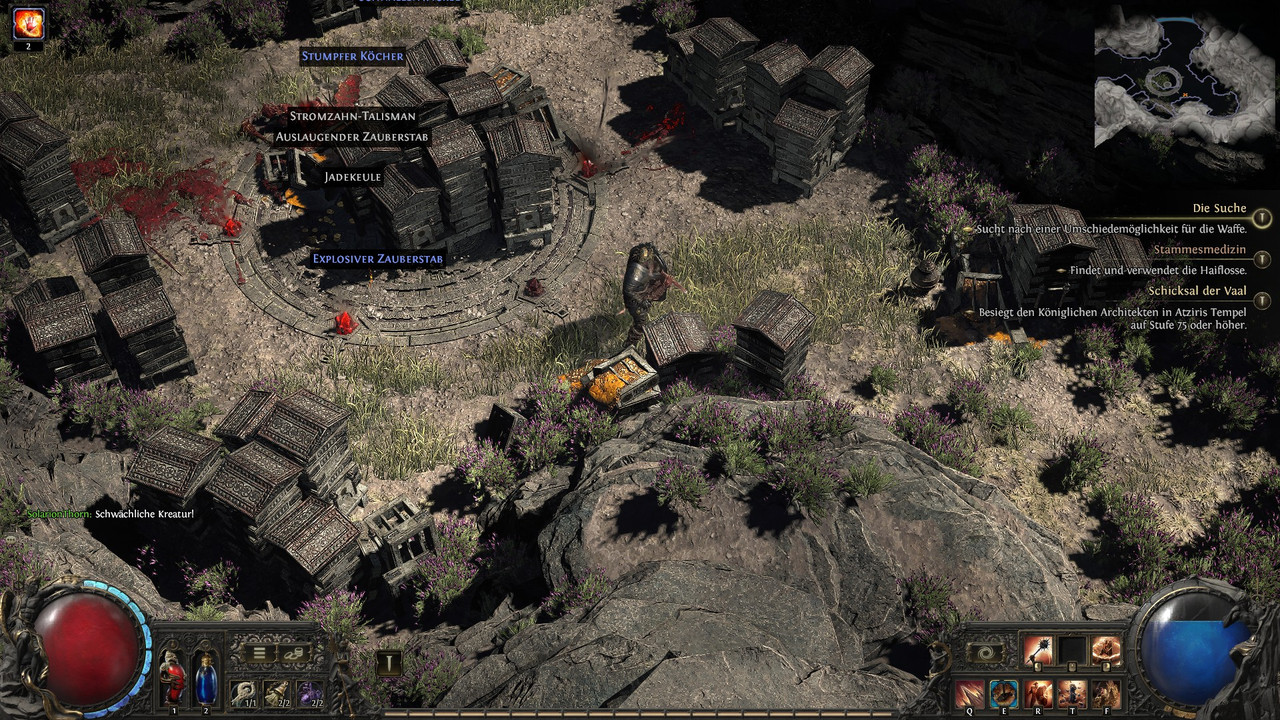Select the Auslaugender Zauberstab loot label
The image size is (1280, 720).
(x=353, y=136)
